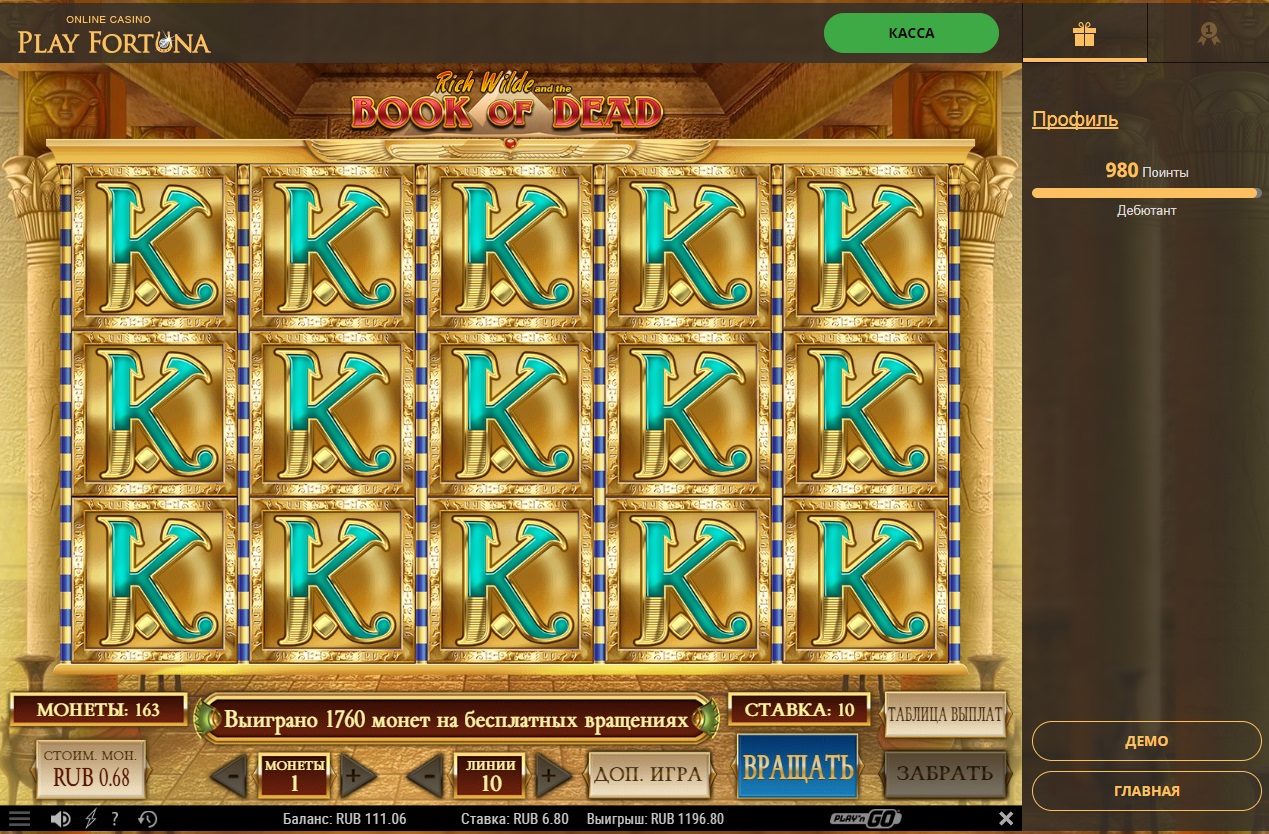Open the hamburger menu in the bottom bar
The image size is (1269, 834).
tap(20, 819)
